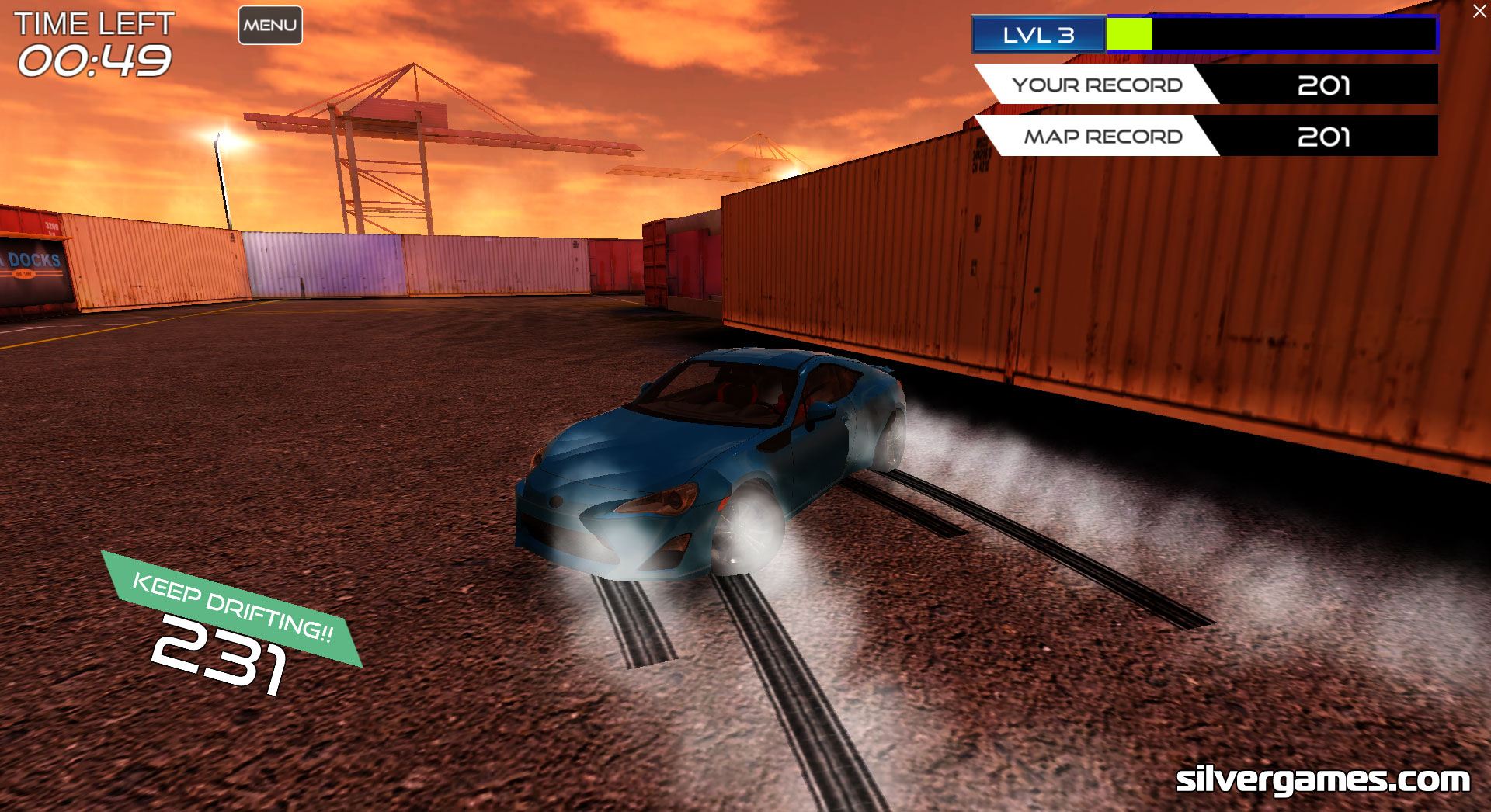Close the game window with the X
The image size is (1491, 812).
click(x=1479, y=12)
